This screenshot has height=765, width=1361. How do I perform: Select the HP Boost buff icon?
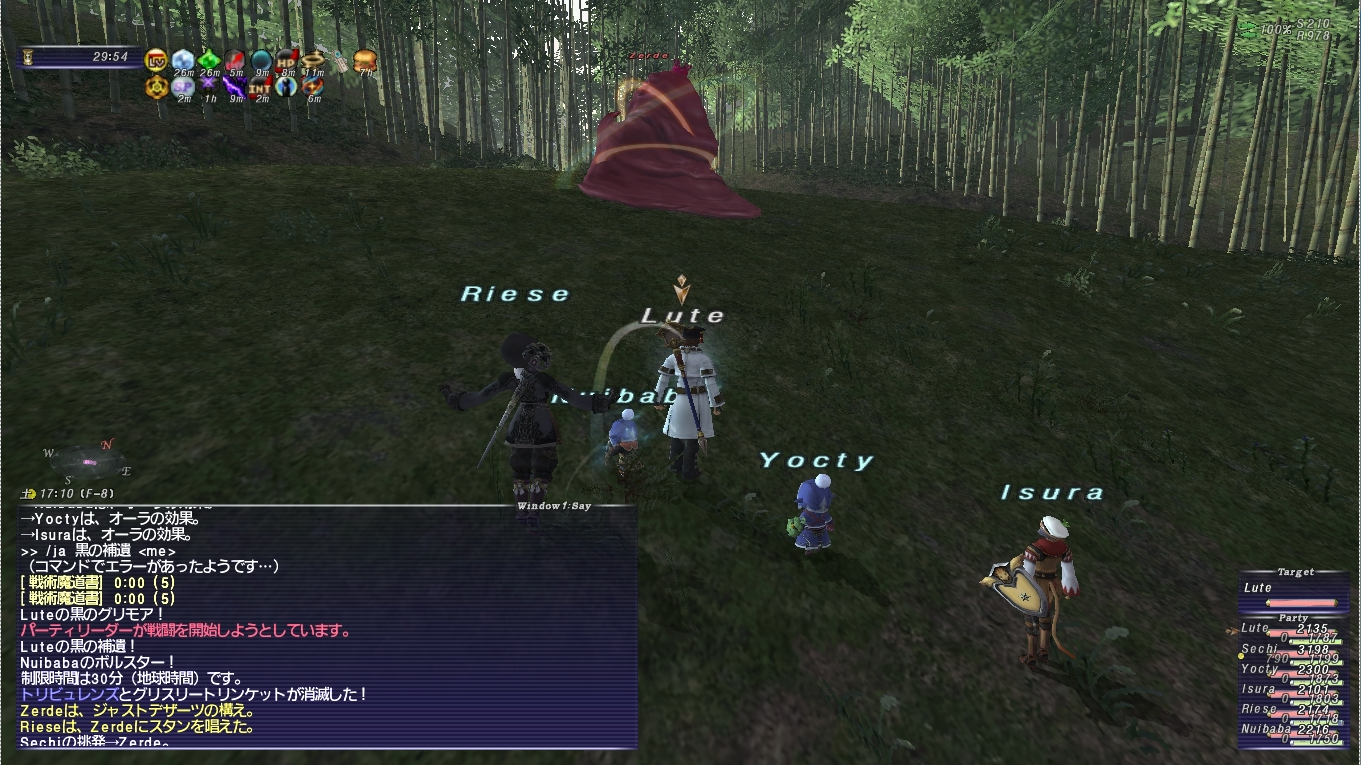coord(287,61)
